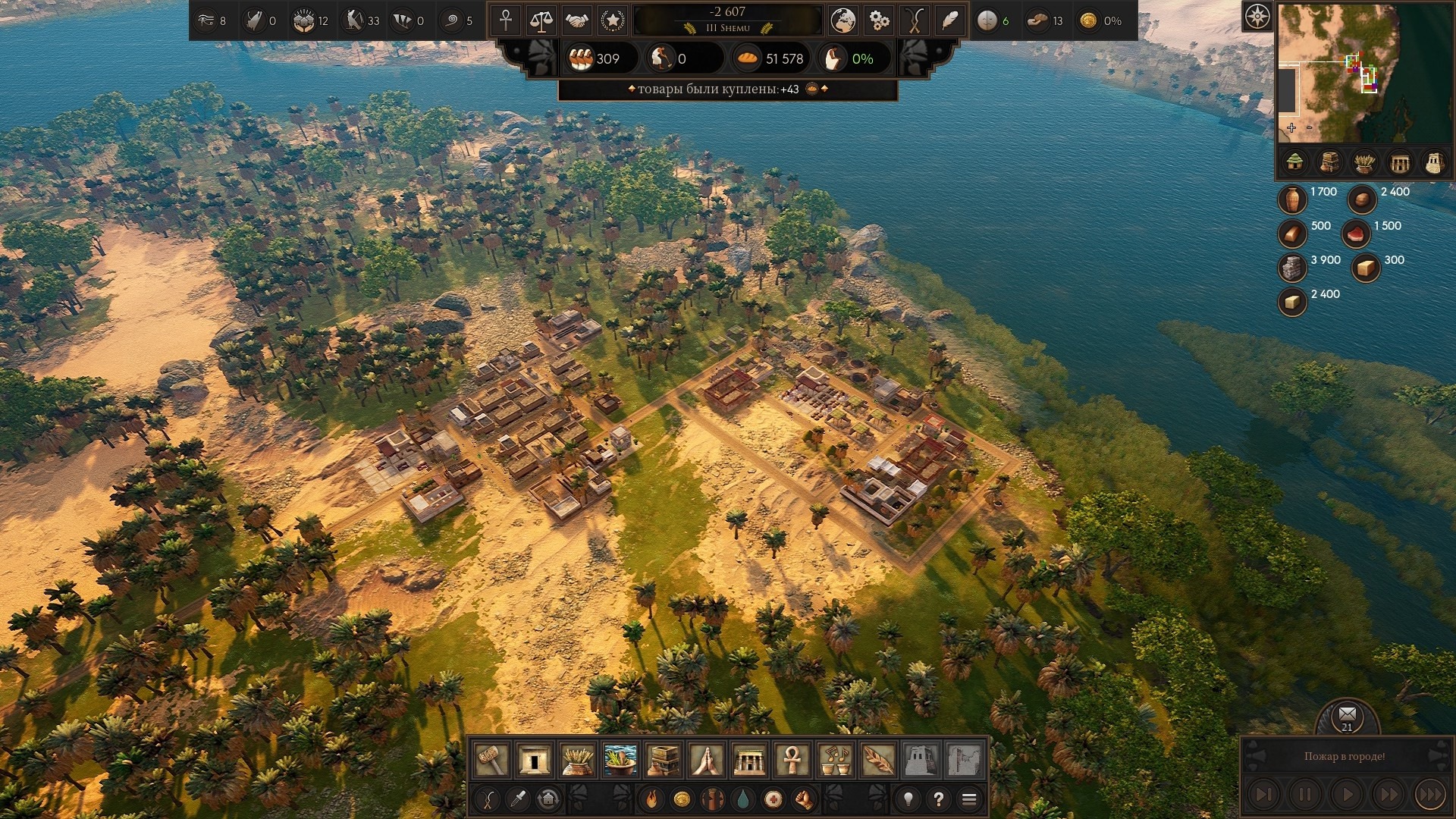Click the minimap's plus zoom button
This screenshot has width=1456, height=819.
tap(1291, 127)
